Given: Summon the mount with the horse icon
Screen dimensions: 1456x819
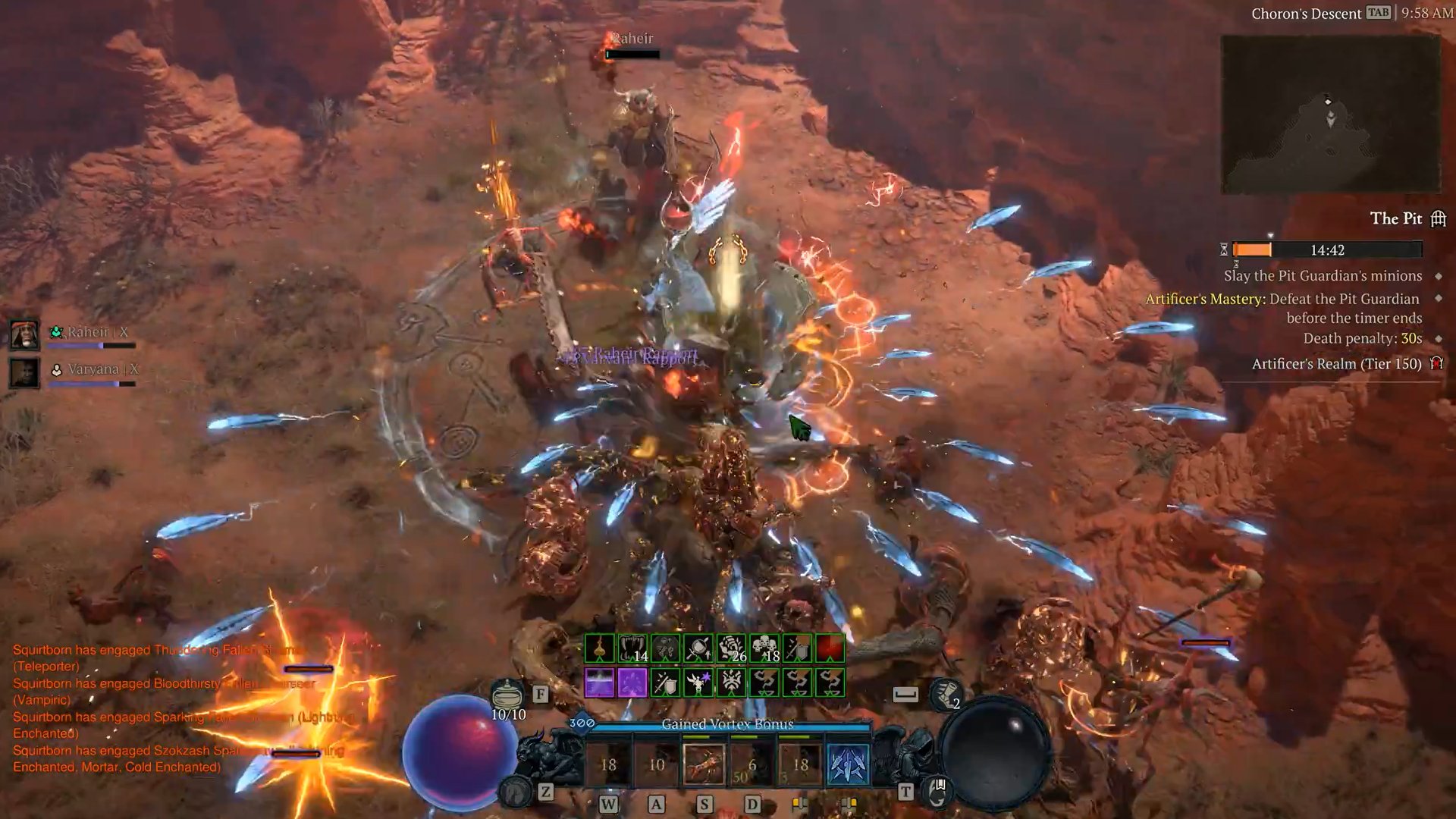Looking at the screenshot, I should click(516, 792).
